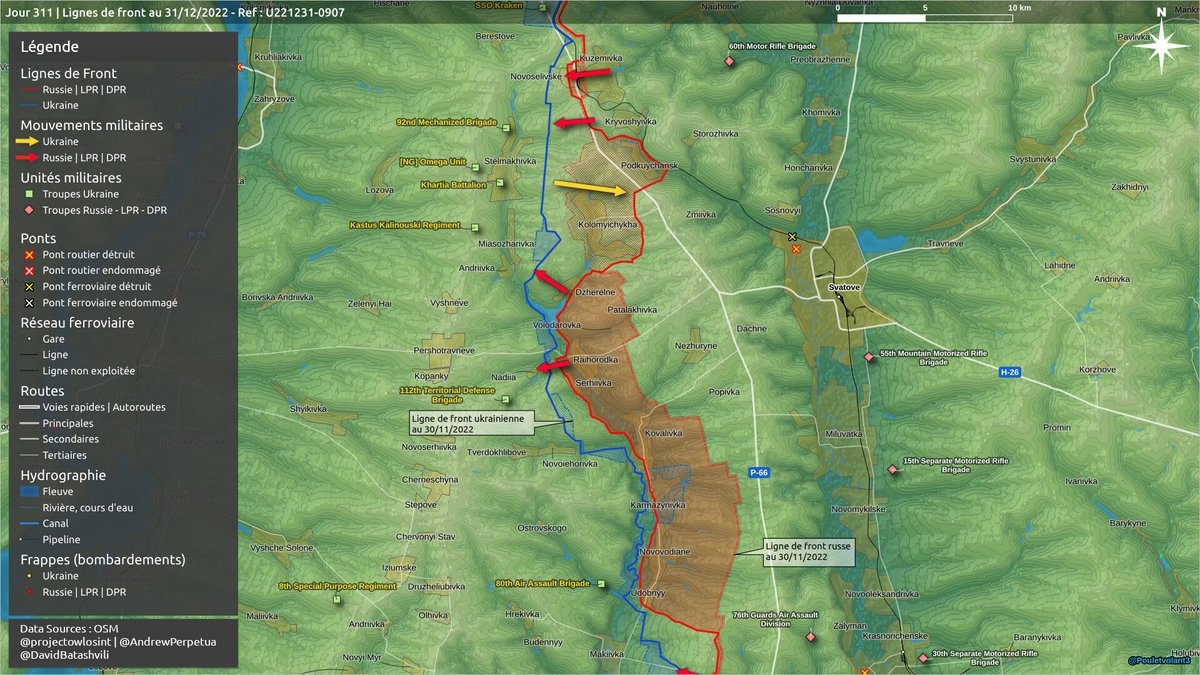Select the 'Pipeline' legend entry

pos(61,540)
